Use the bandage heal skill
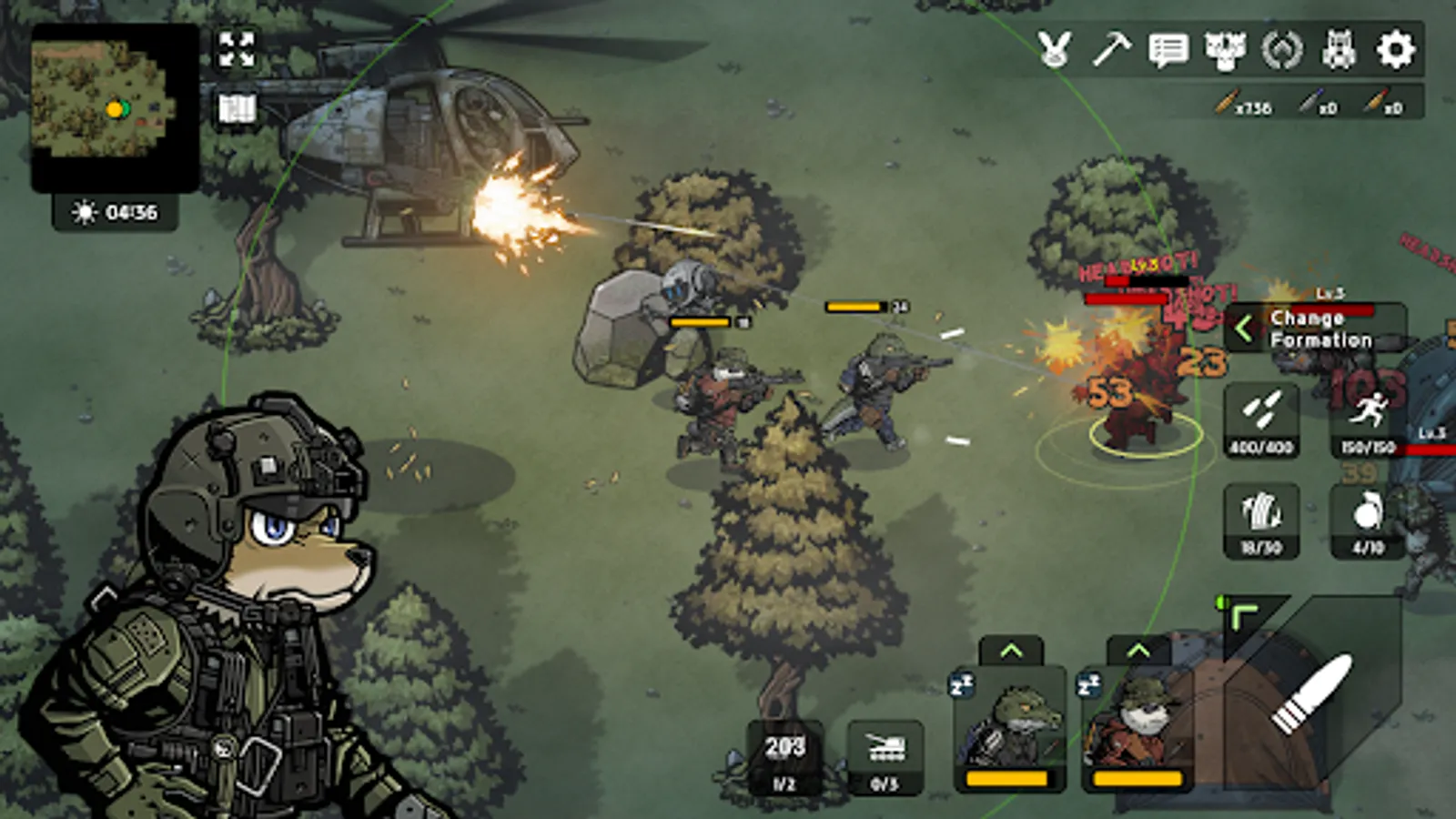Viewport: 1456px width, 819px height. (1261, 520)
